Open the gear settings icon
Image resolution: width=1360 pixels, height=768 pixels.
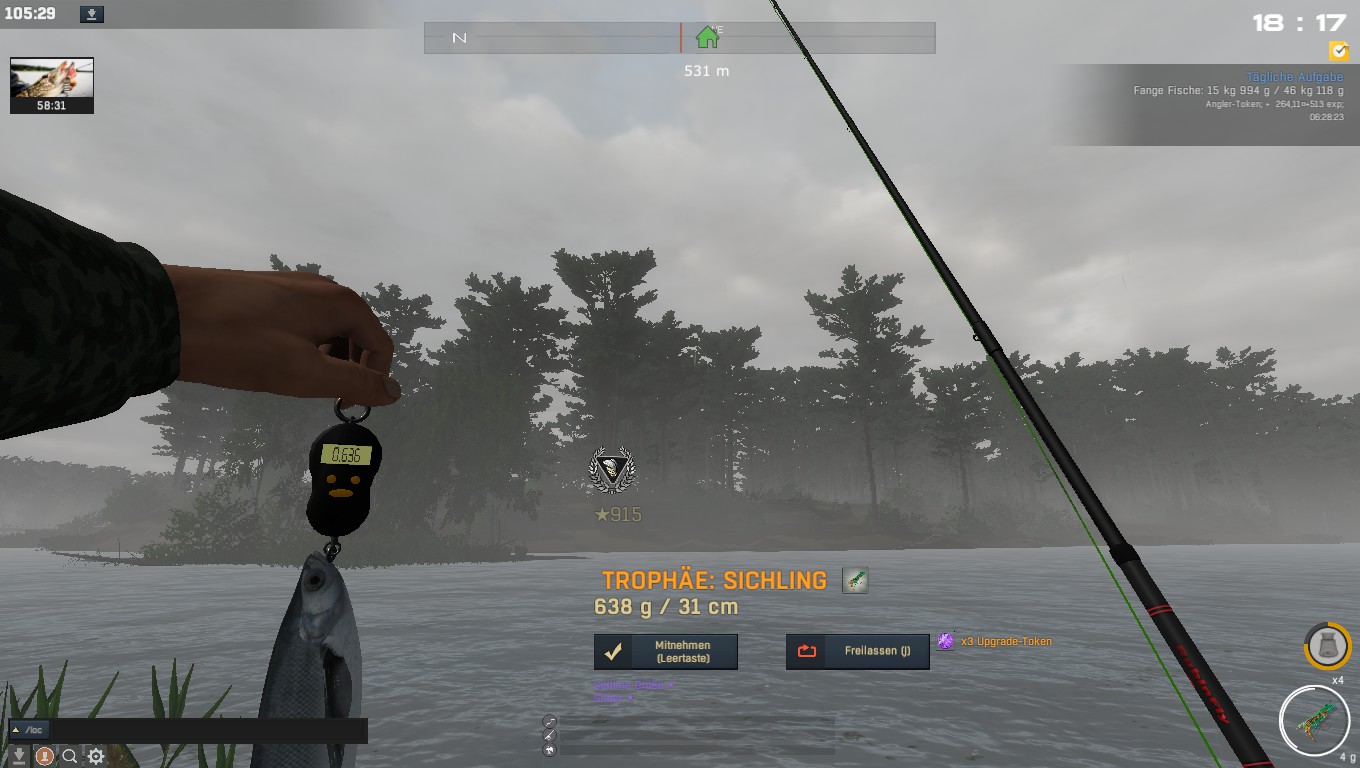click(x=96, y=757)
